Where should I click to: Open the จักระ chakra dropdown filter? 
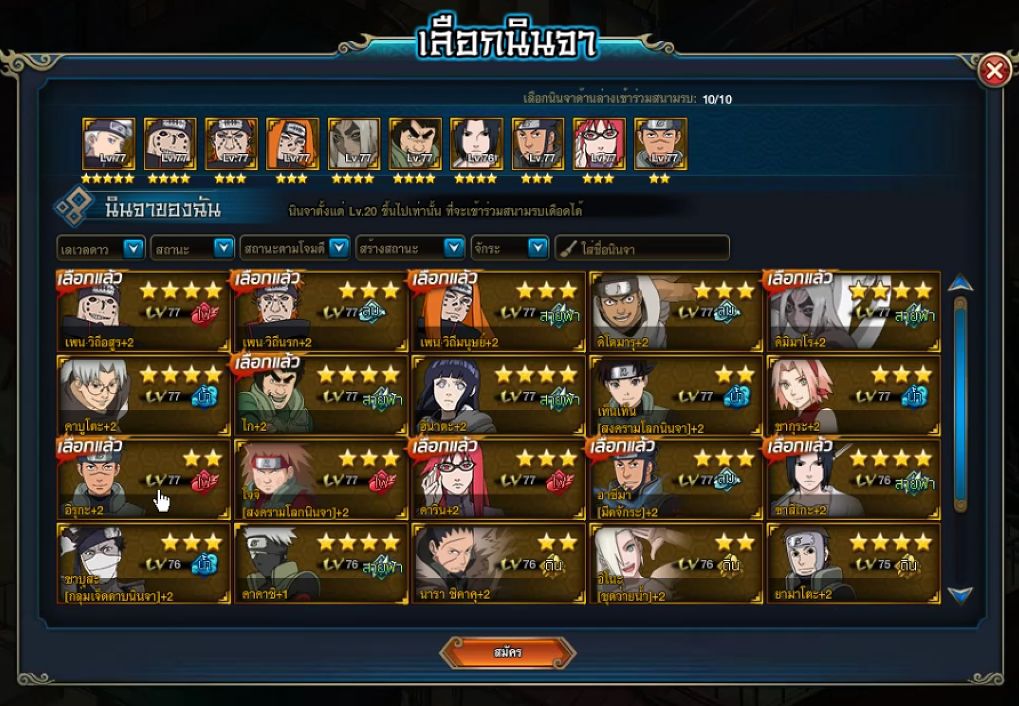[x=537, y=248]
